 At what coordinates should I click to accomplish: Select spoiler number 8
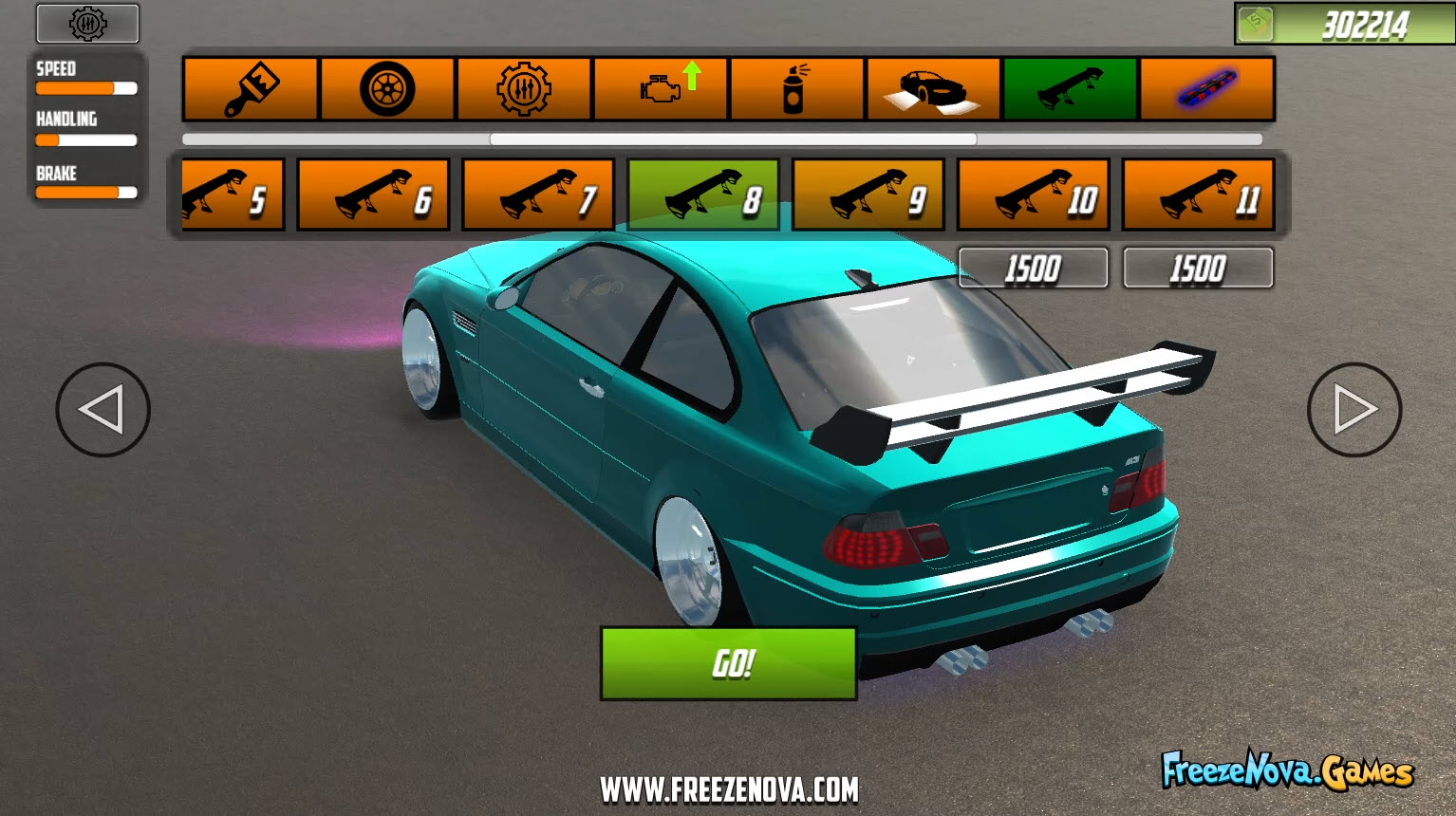(703, 194)
